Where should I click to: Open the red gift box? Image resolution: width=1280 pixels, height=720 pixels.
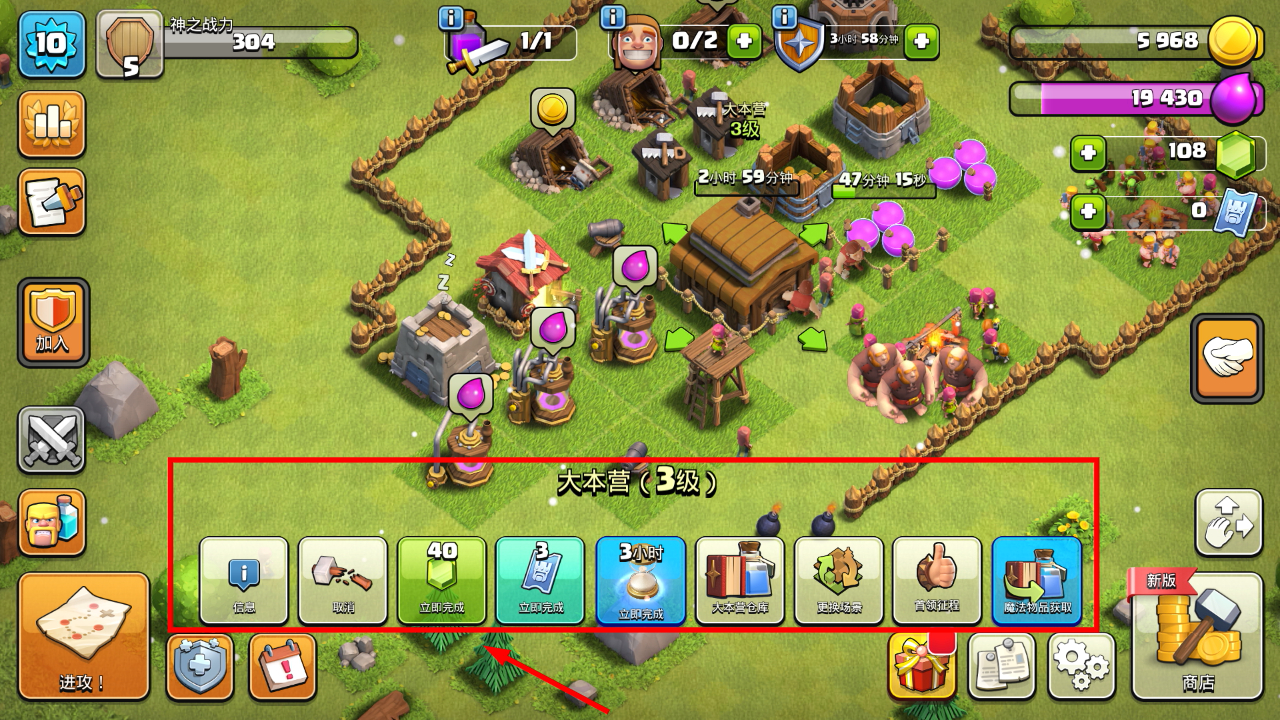921,666
